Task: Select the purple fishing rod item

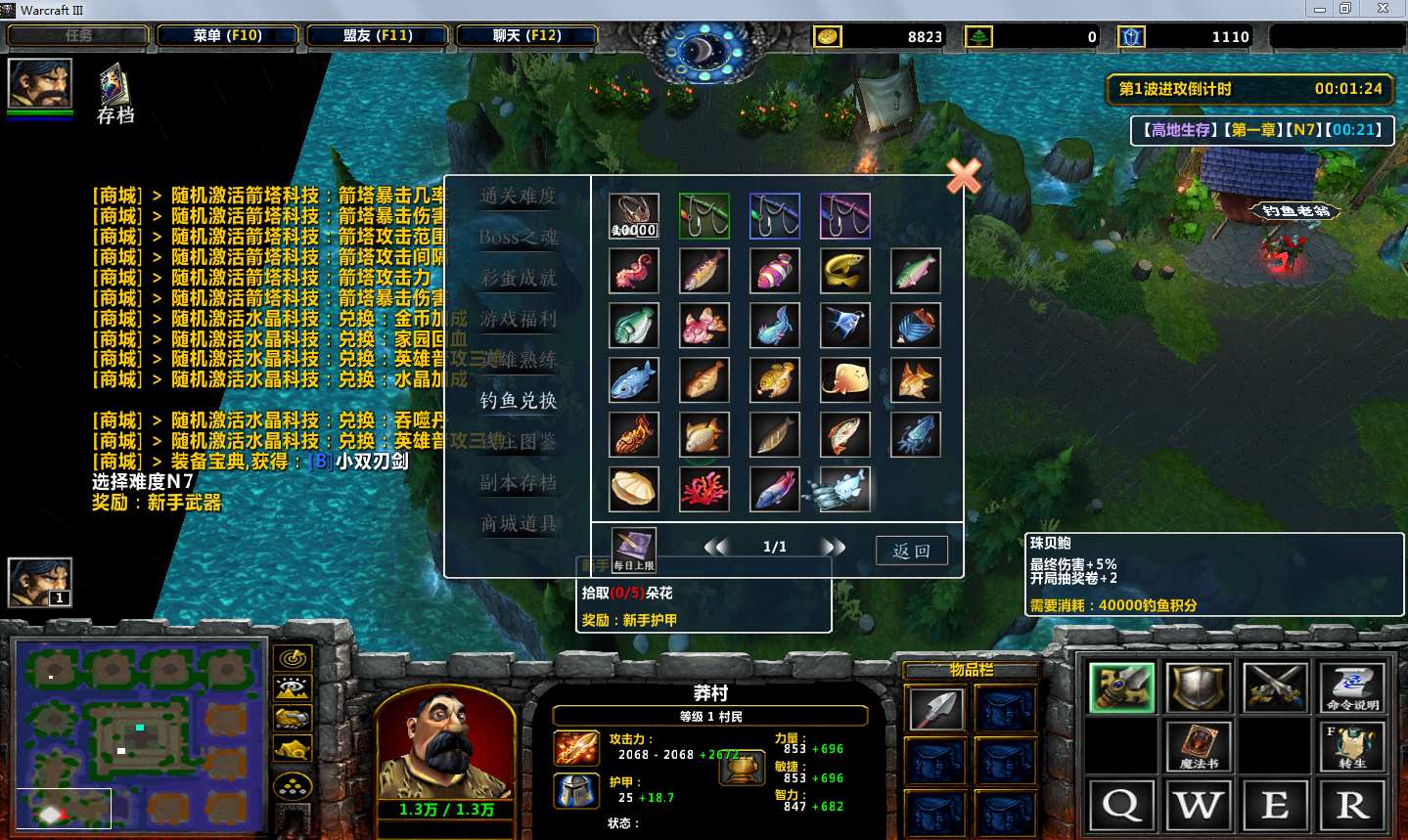Action: pyautogui.click(x=845, y=216)
